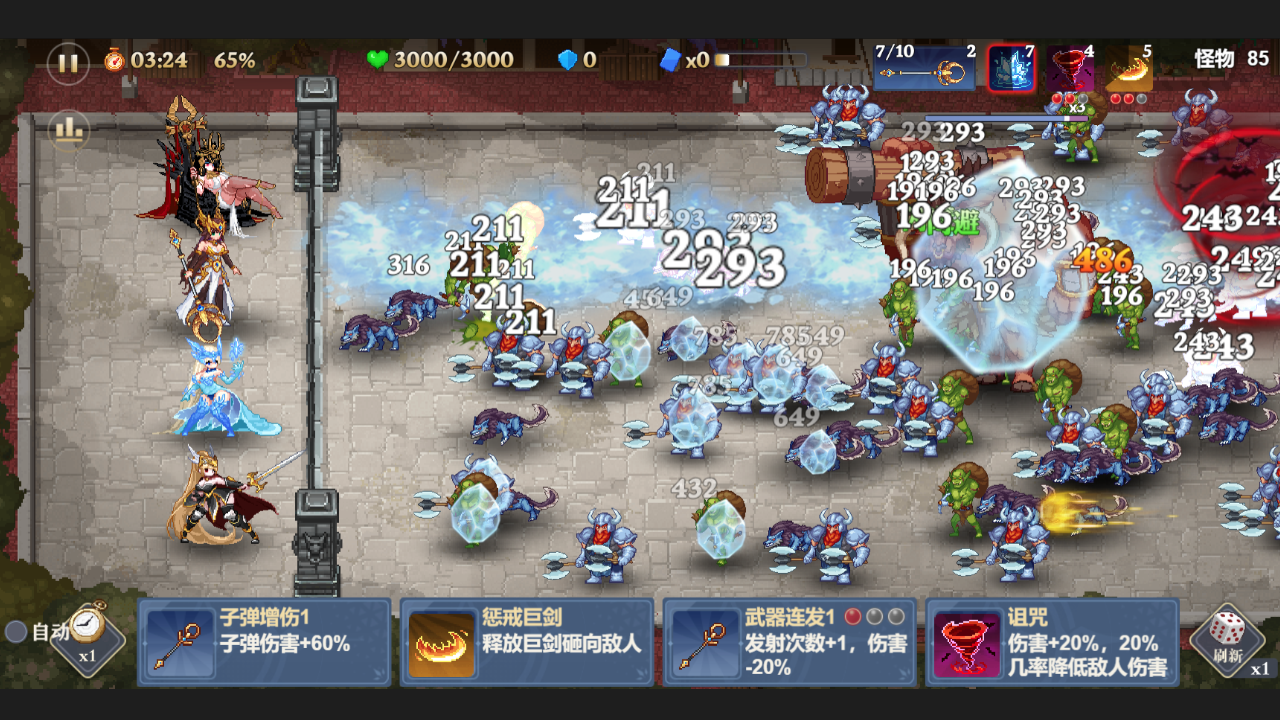Select the ice crystal skill in the top bar
This screenshot has width=1280, height=720.
(1010, 68)
